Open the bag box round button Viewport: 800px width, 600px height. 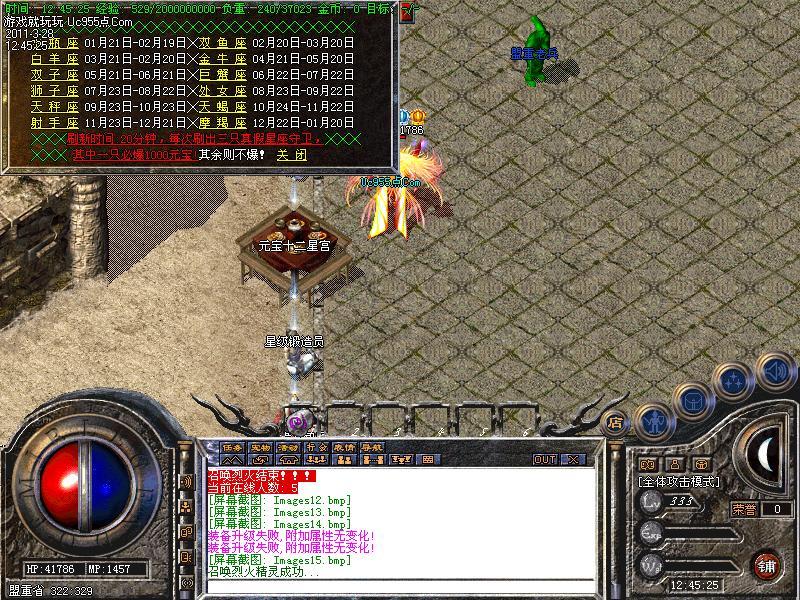point(692,401)
